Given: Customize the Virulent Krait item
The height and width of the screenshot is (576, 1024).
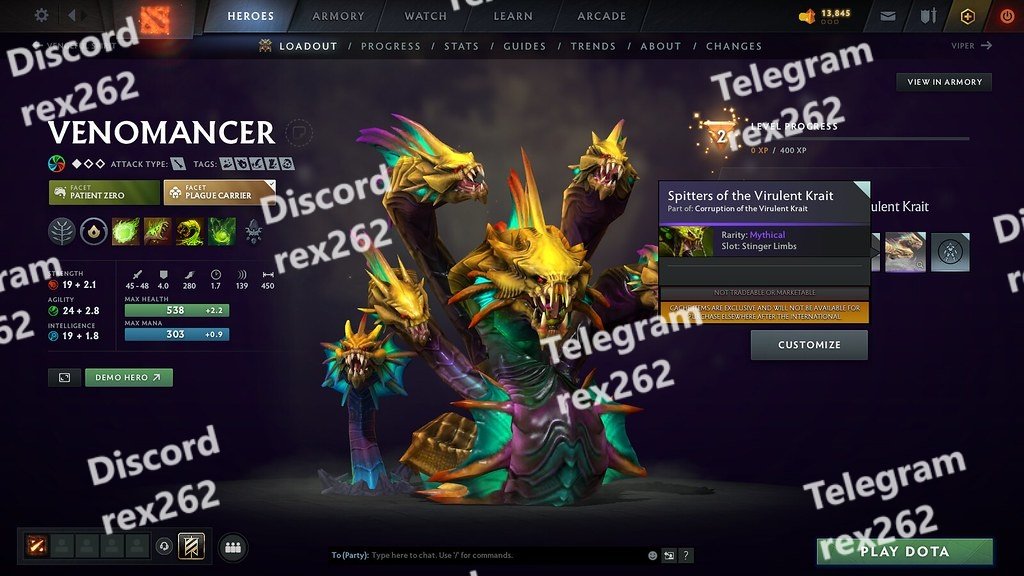Looking at the screenshot, I should (809, 345).
